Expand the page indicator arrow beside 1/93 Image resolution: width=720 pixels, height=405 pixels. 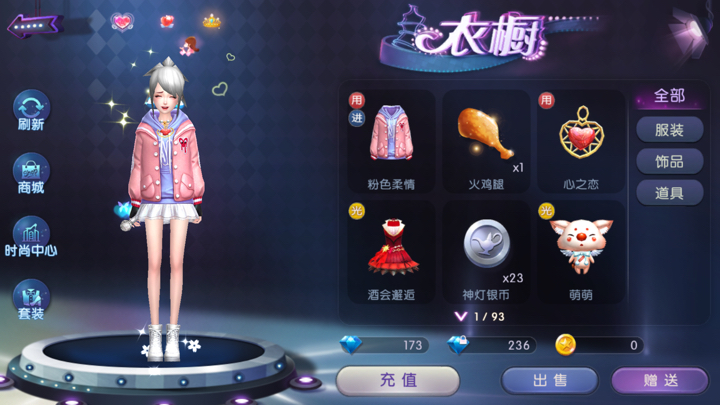pyautogui.click(x=461, y=316)
